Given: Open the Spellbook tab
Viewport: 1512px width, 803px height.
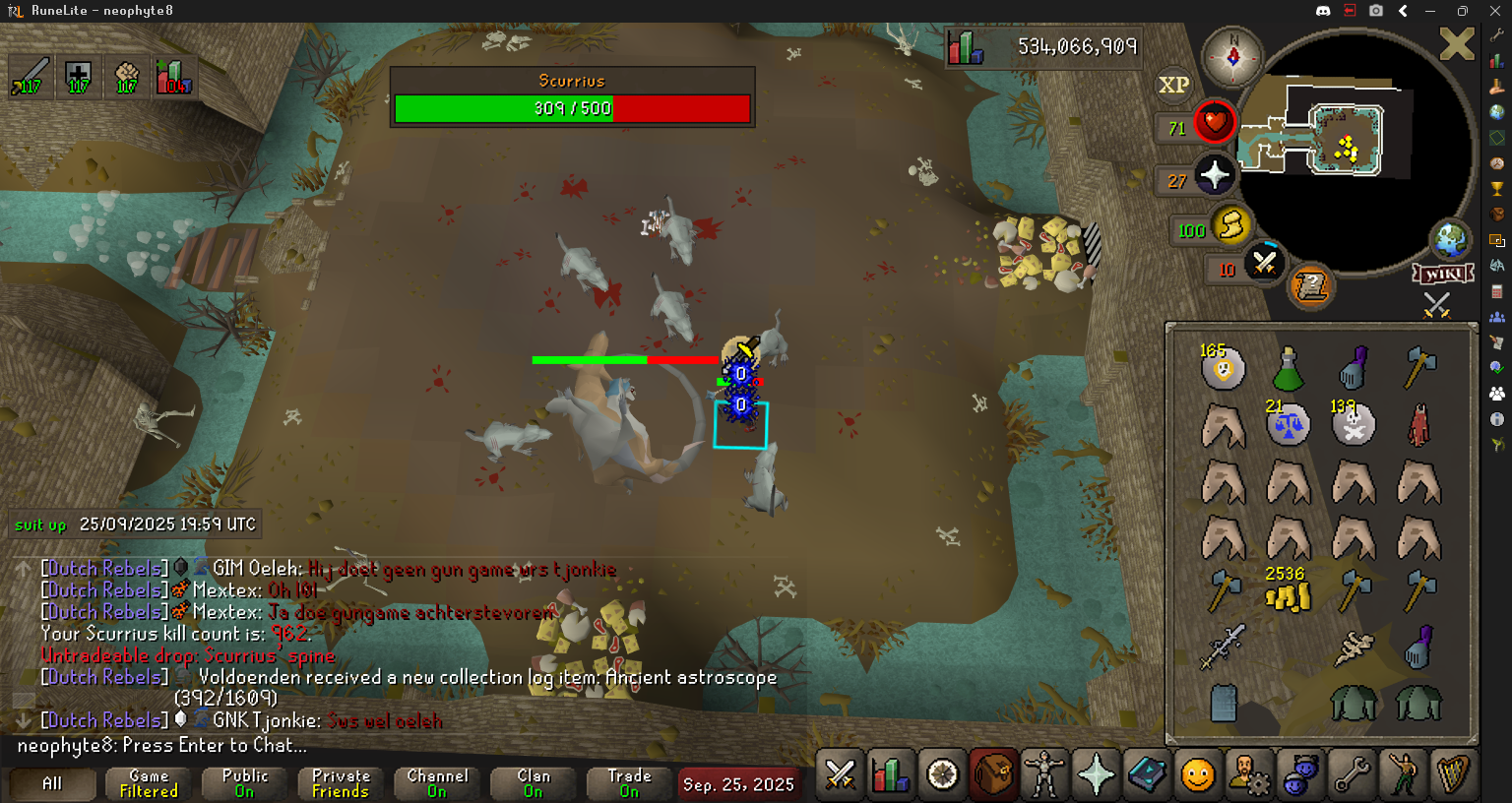Looking at the screenshot, I should click(x=1146, y=775).
